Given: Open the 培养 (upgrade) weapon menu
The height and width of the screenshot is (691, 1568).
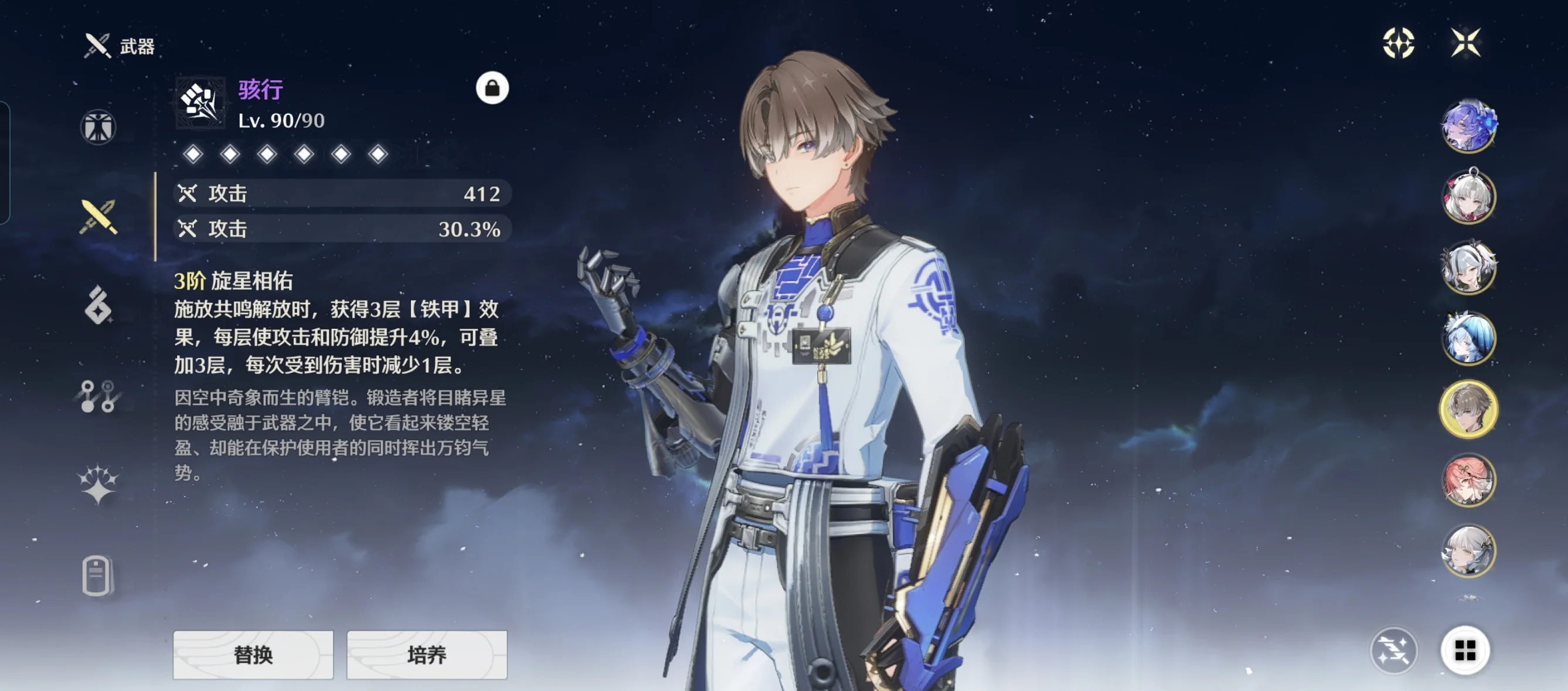Looking at the screenshot, I should click(427, 655).
